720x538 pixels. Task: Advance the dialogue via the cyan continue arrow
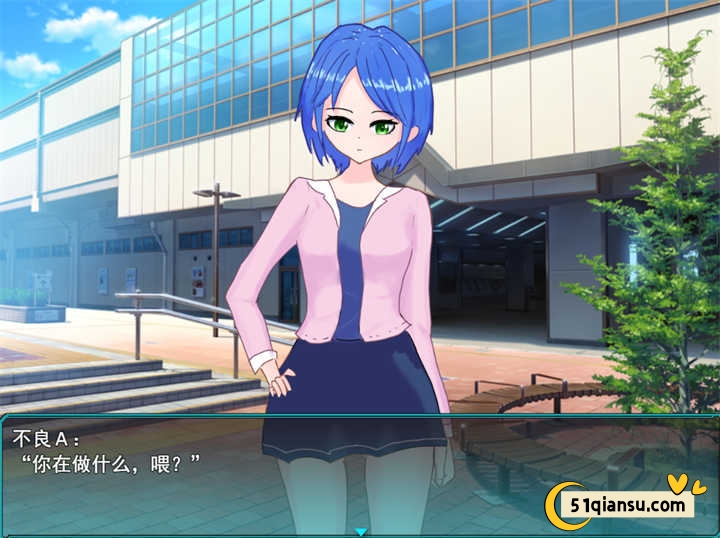click(x=361, y=532)
